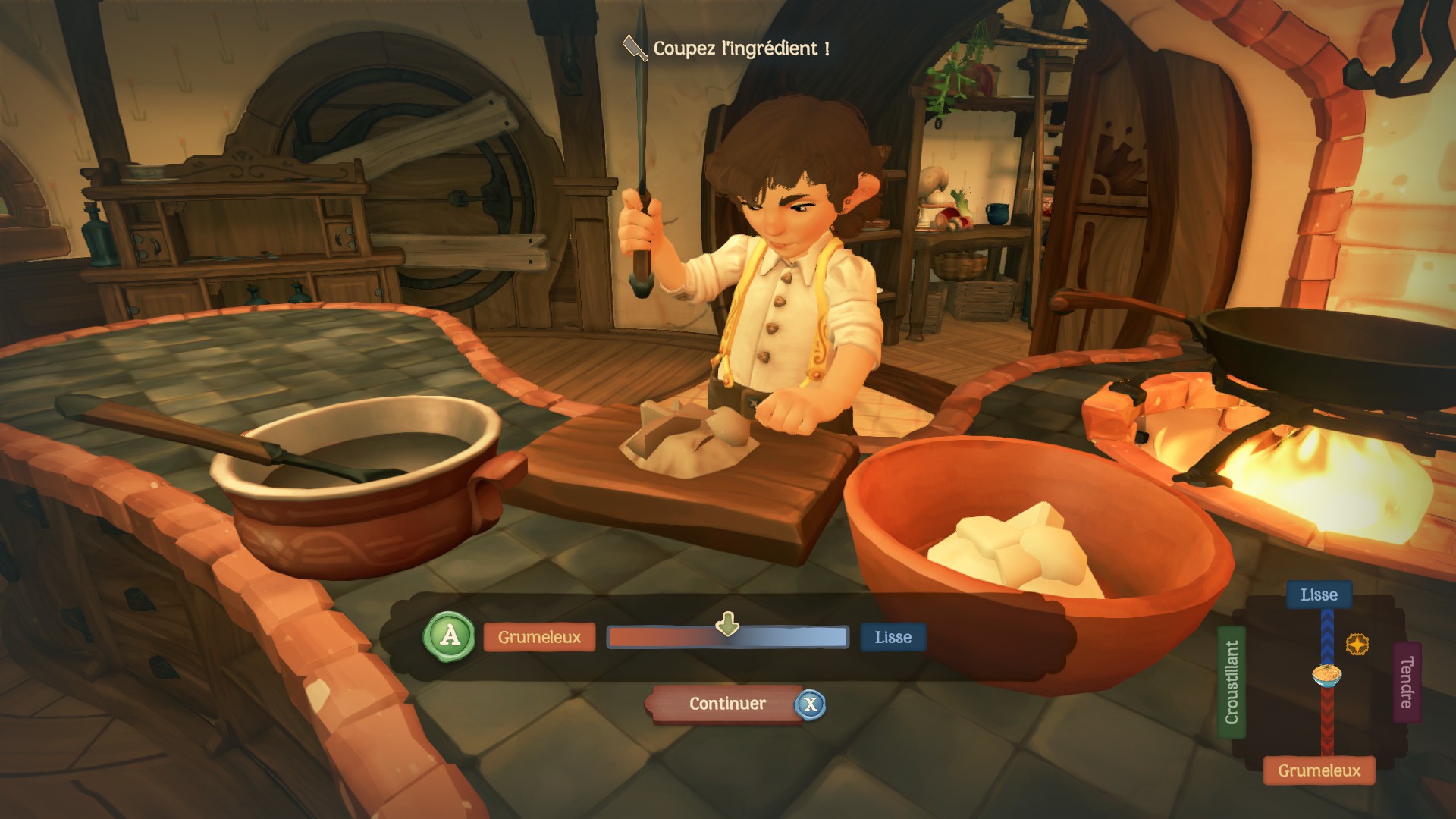Click the dish icon on the texture chart
The height and width of the screenshot is (819, 1456).
(x=1327, y=674)
